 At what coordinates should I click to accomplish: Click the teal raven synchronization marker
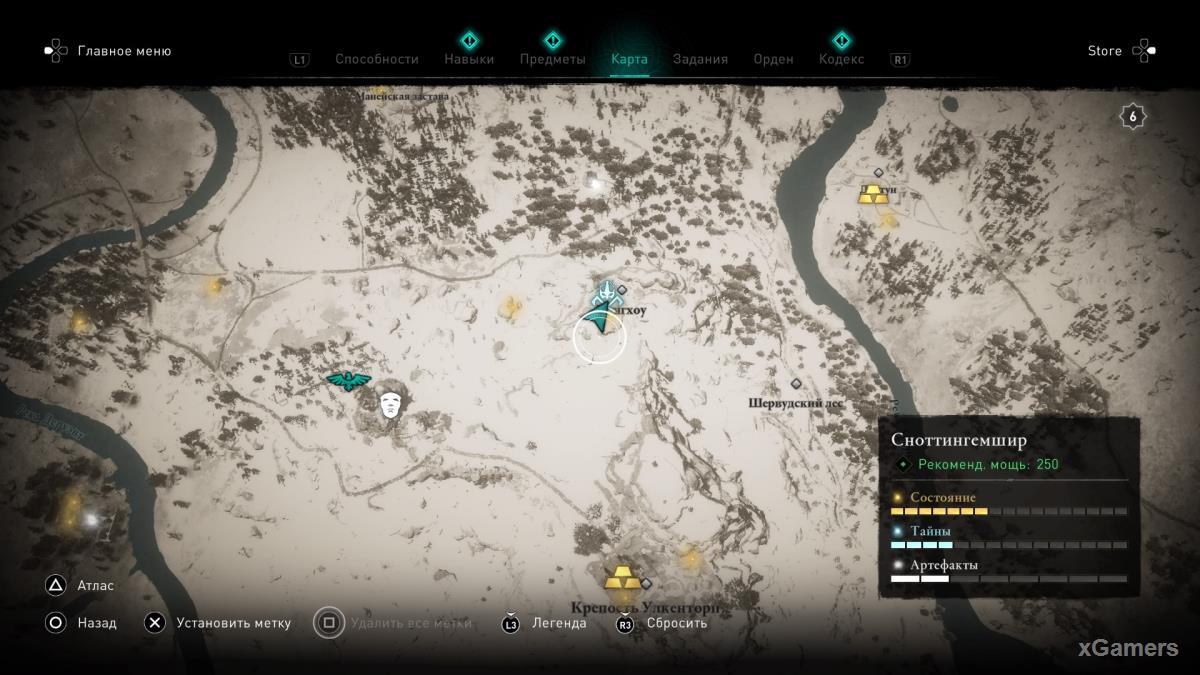pos(348,380)
